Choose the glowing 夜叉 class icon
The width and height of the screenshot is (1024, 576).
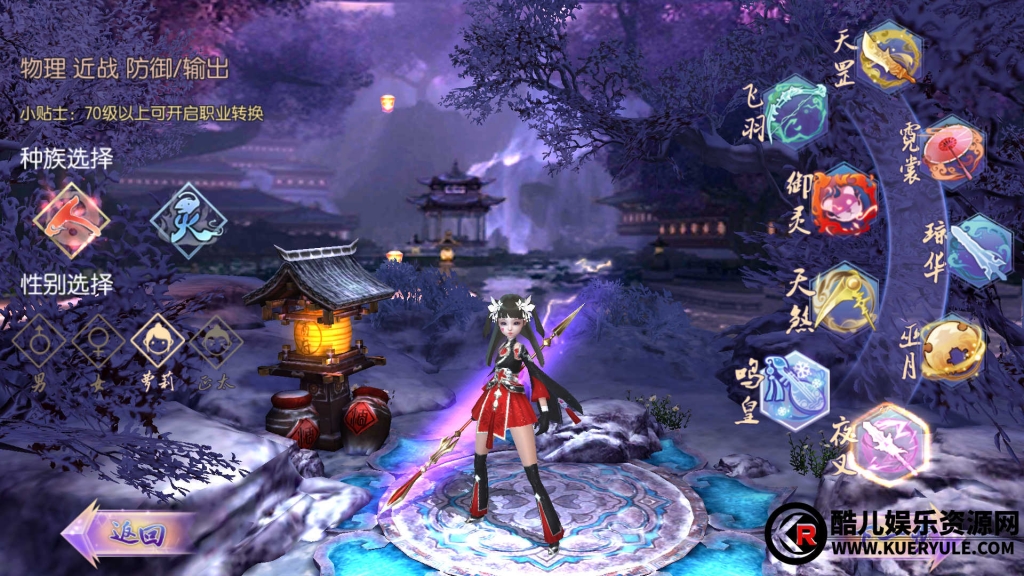(x=887, y=441)
